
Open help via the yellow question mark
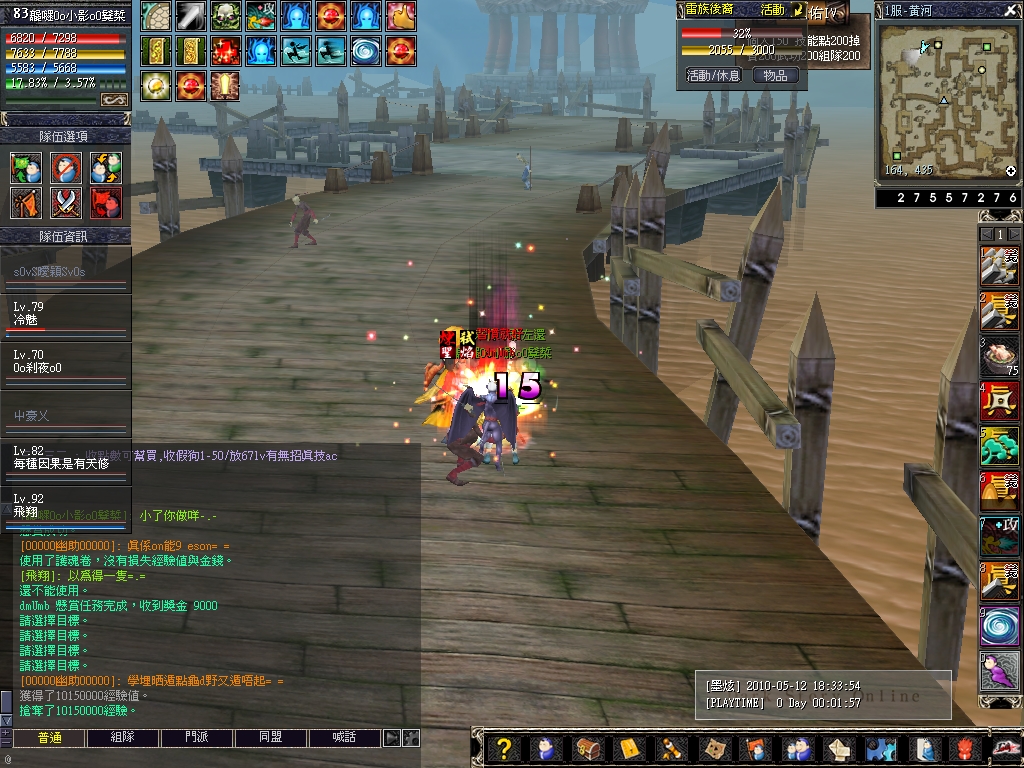(505, 748)
